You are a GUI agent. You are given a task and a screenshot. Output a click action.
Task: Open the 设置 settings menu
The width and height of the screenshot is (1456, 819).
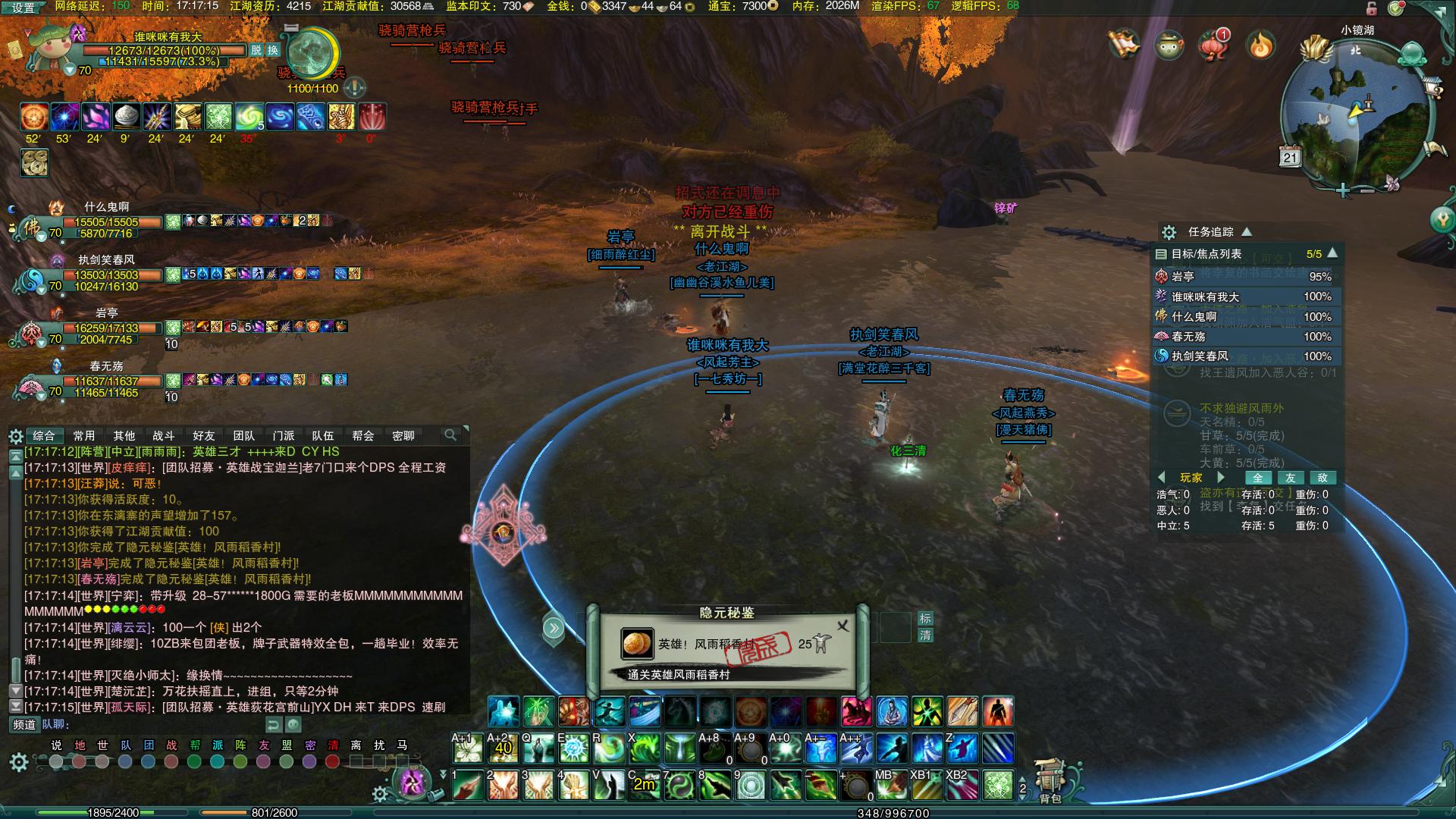24,8
